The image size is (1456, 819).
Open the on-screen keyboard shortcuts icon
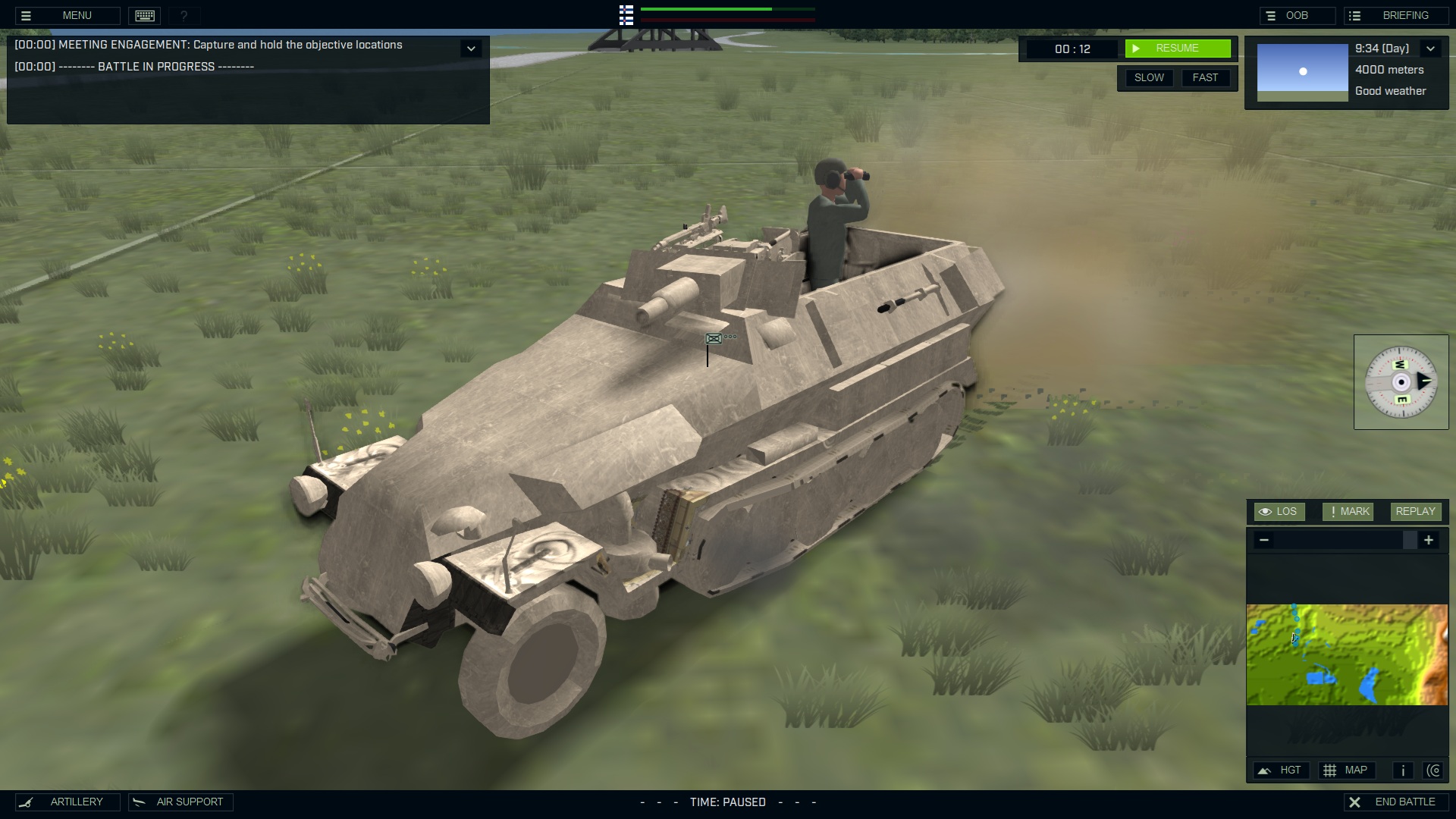click(144, 15)
